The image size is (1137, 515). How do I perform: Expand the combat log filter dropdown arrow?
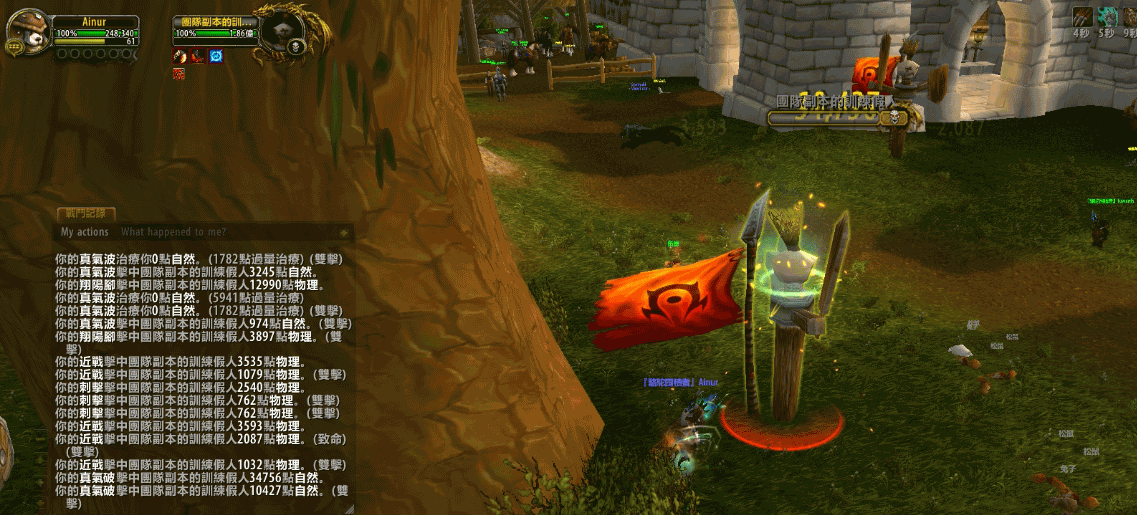(344, 232)
